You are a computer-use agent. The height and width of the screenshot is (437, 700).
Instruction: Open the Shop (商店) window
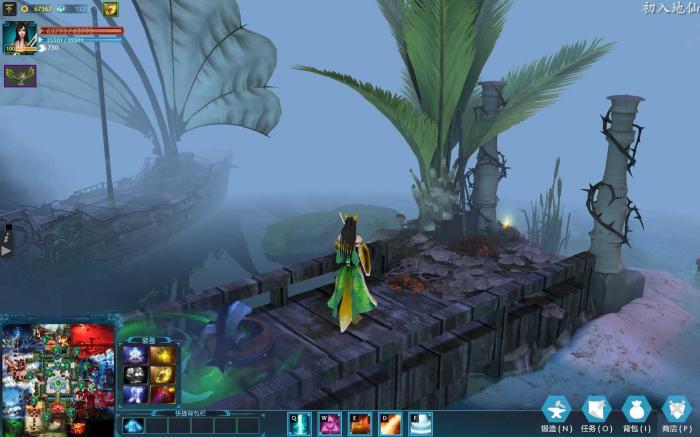coord(676,410)
